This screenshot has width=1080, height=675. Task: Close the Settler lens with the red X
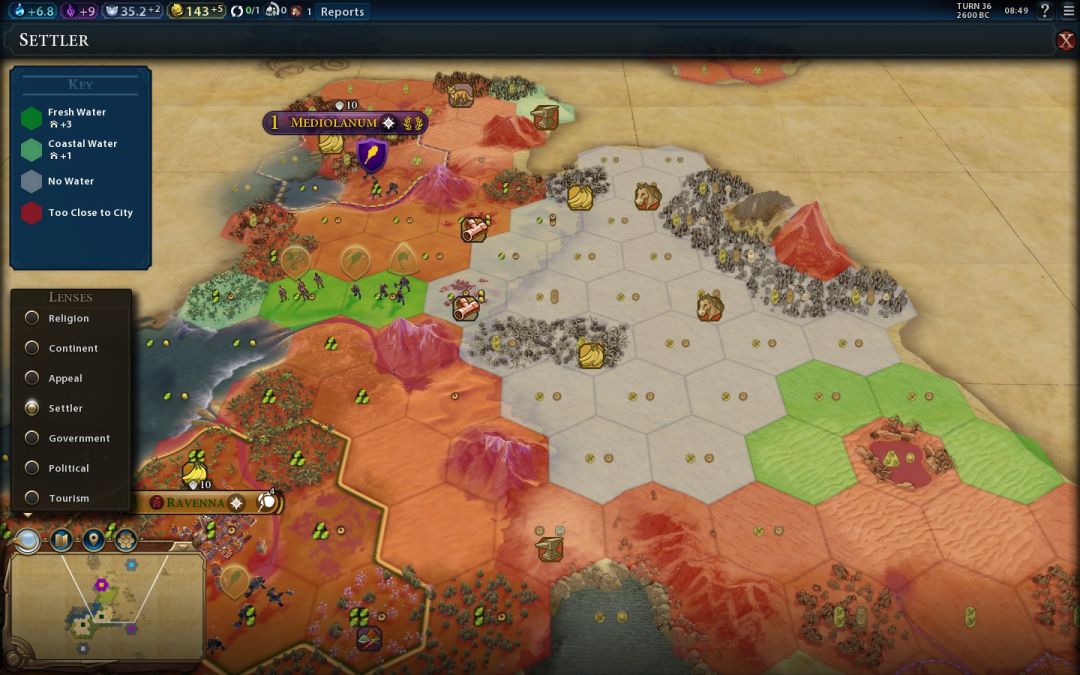click(1066, 41)
